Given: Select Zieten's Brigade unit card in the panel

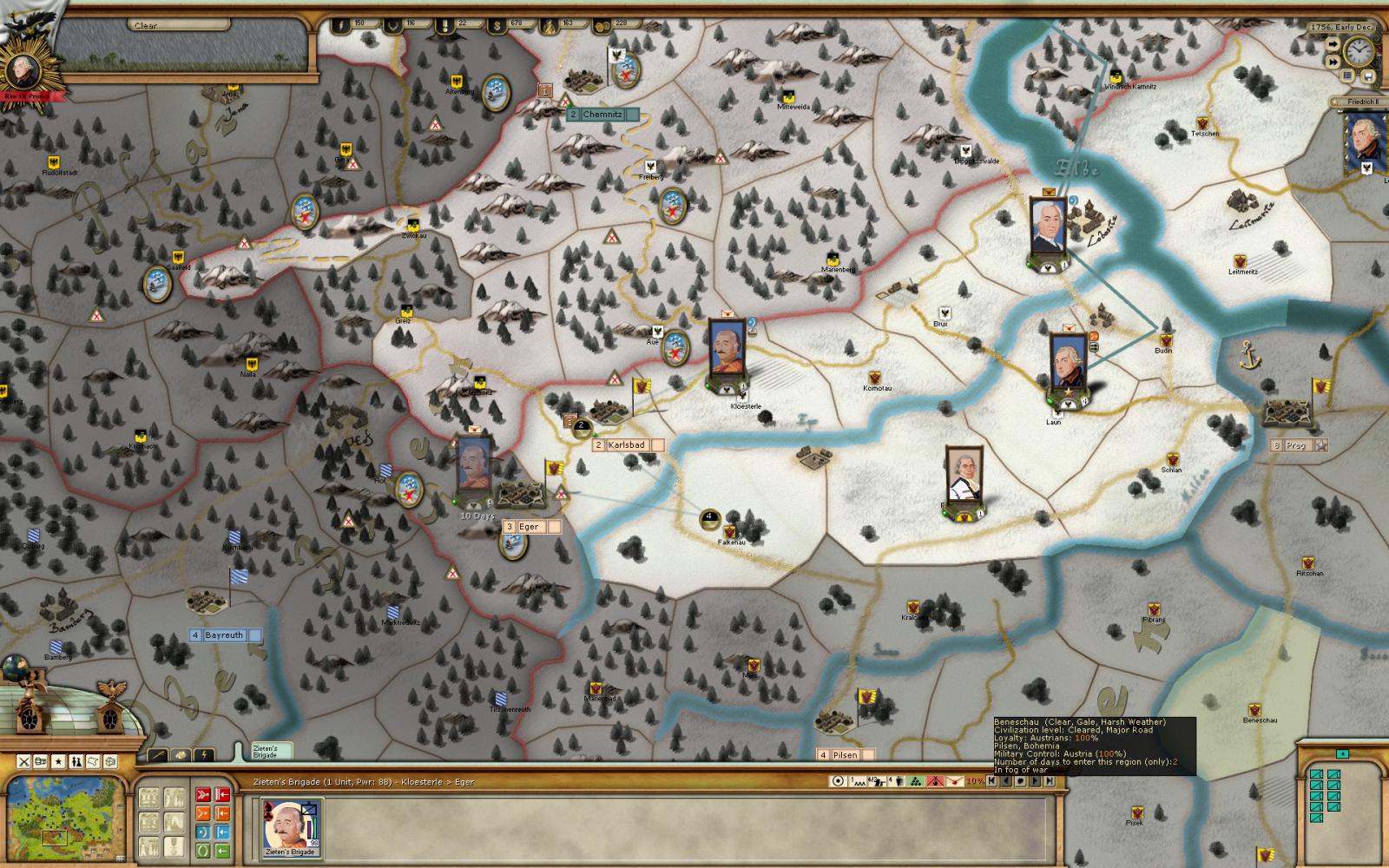Looking at the screenshot, I should (291, 826).
